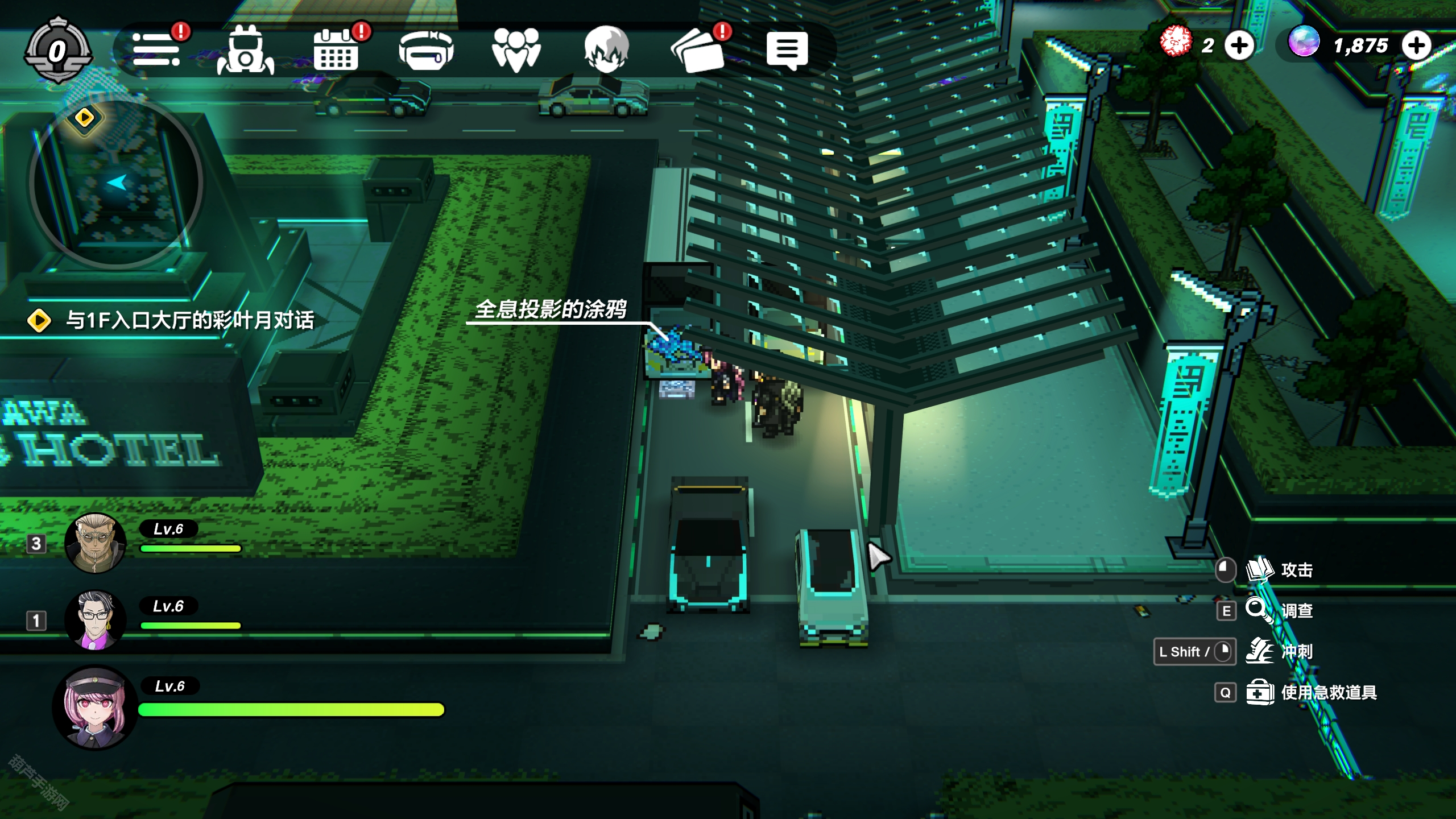Viewport: 1456px width, 819px height.
Task: Open the circular minimap
Action: [116, 183]
